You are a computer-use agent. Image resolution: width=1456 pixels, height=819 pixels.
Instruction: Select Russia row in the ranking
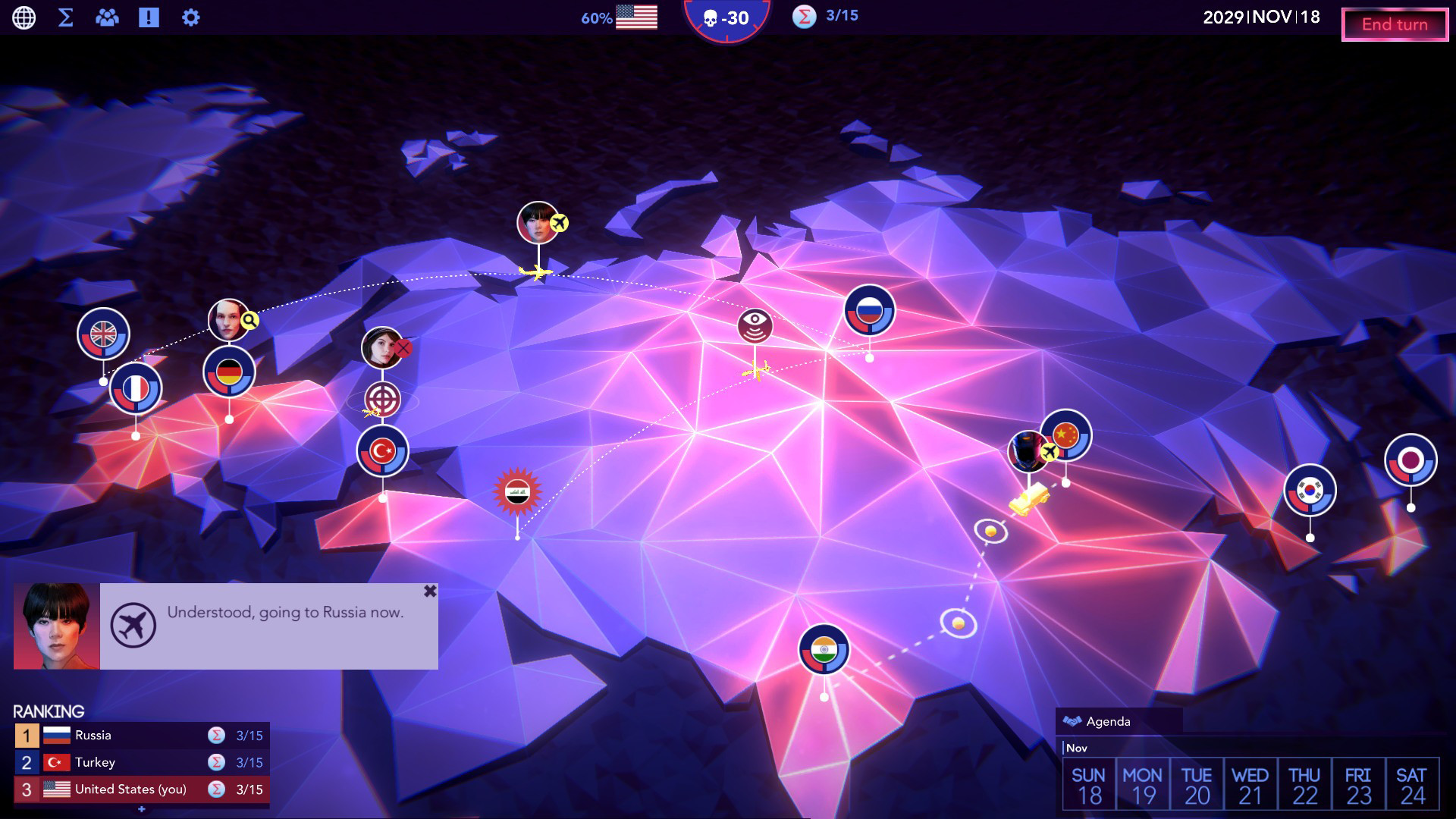pos(142,736)
